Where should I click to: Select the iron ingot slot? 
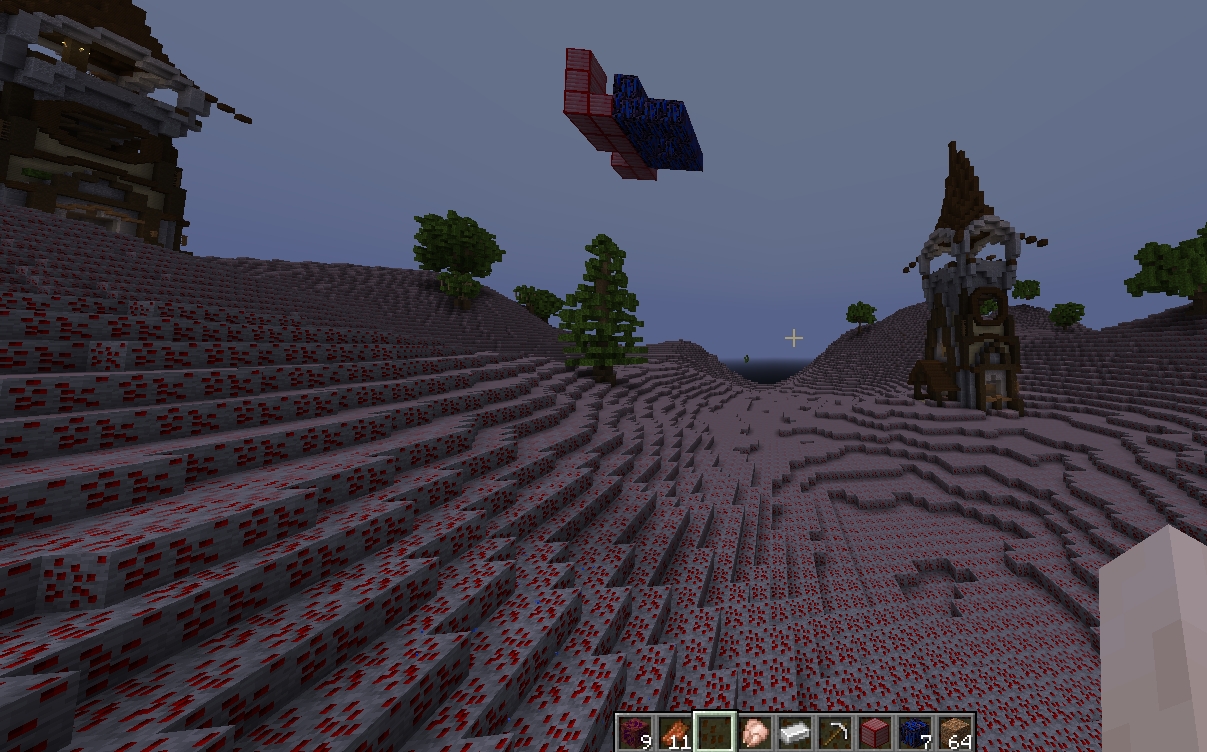pos(795,733)
